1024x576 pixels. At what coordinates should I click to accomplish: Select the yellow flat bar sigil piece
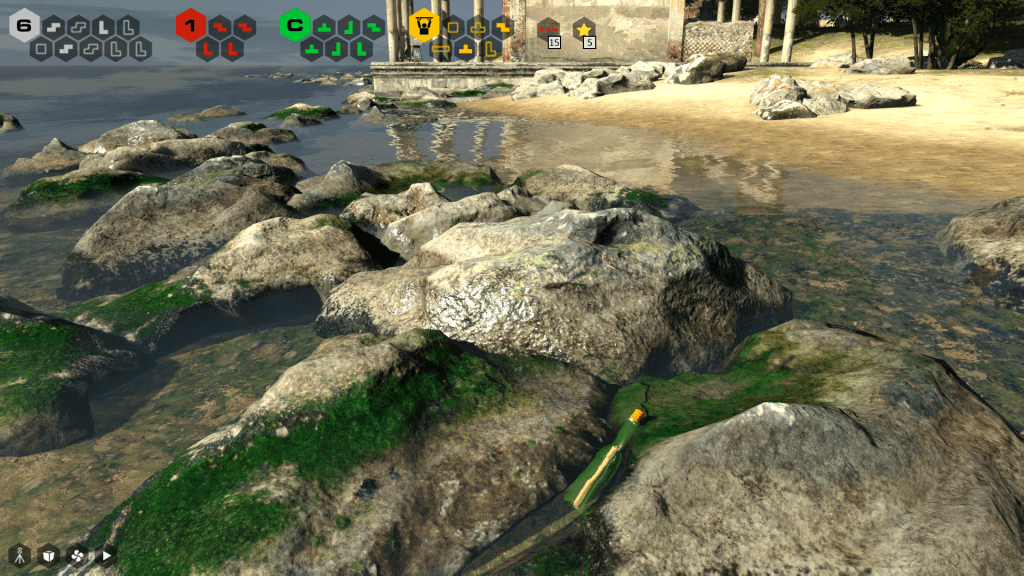tap(441, 47)
